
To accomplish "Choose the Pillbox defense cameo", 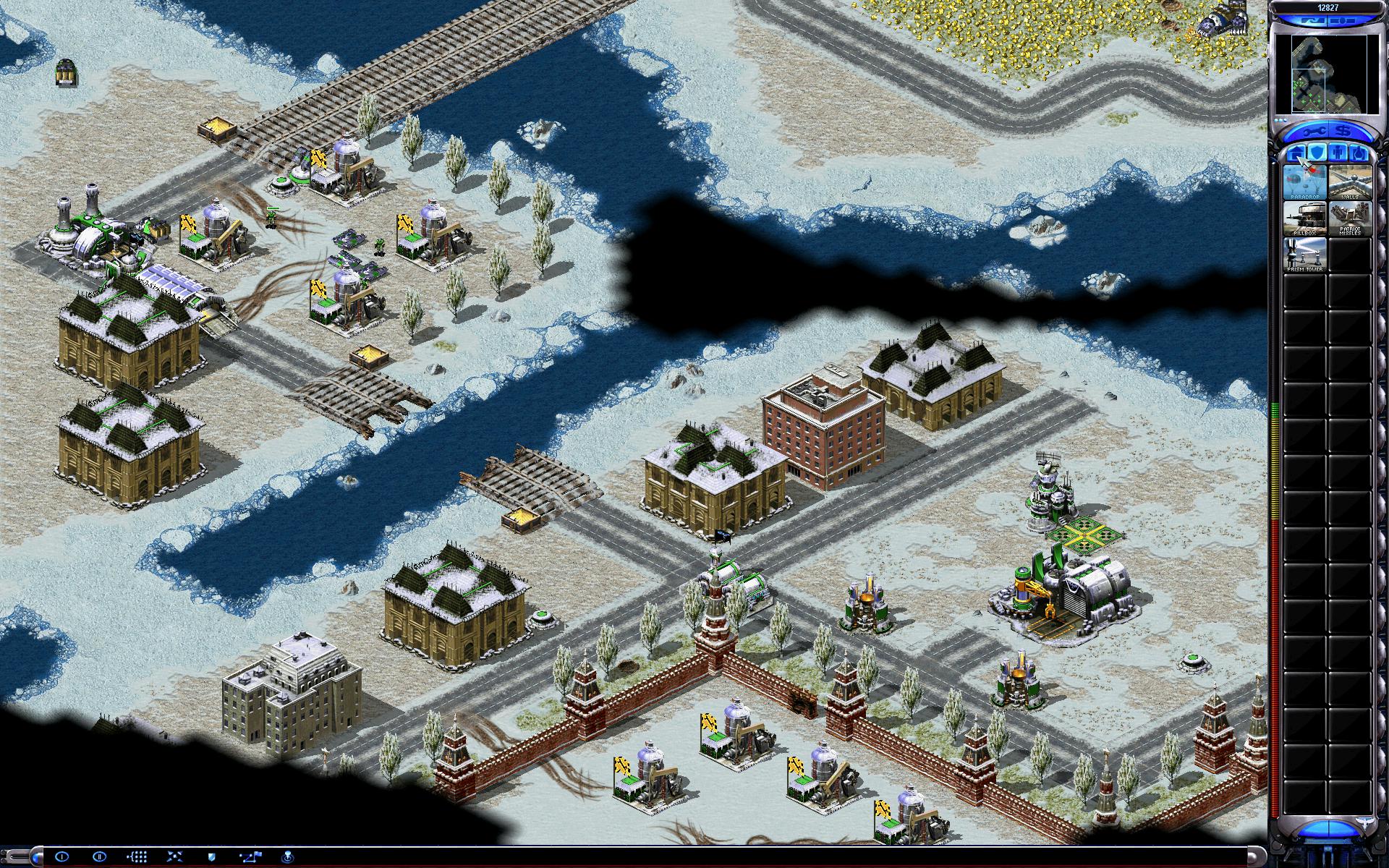I will 1304,218.
